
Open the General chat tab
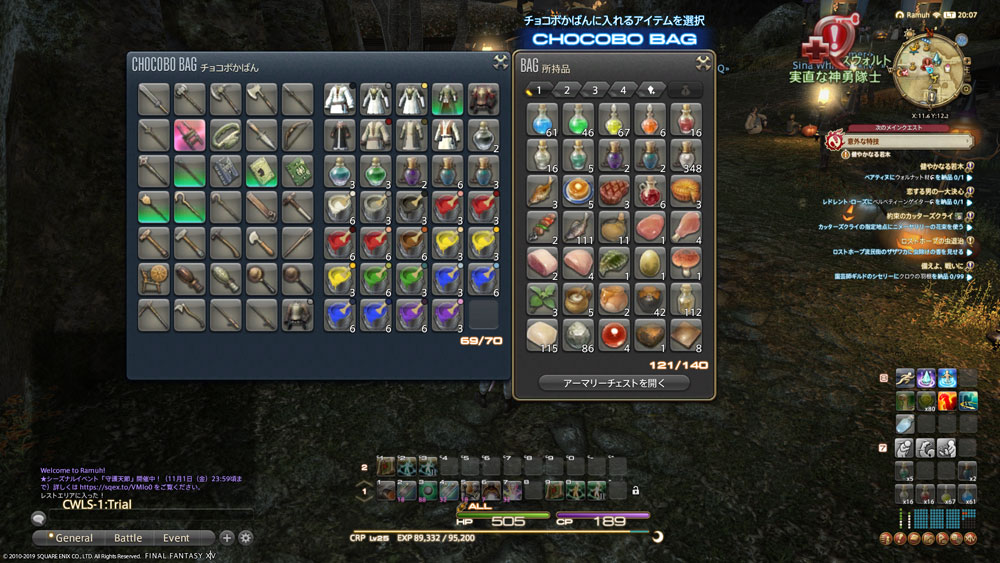point(70,537)
